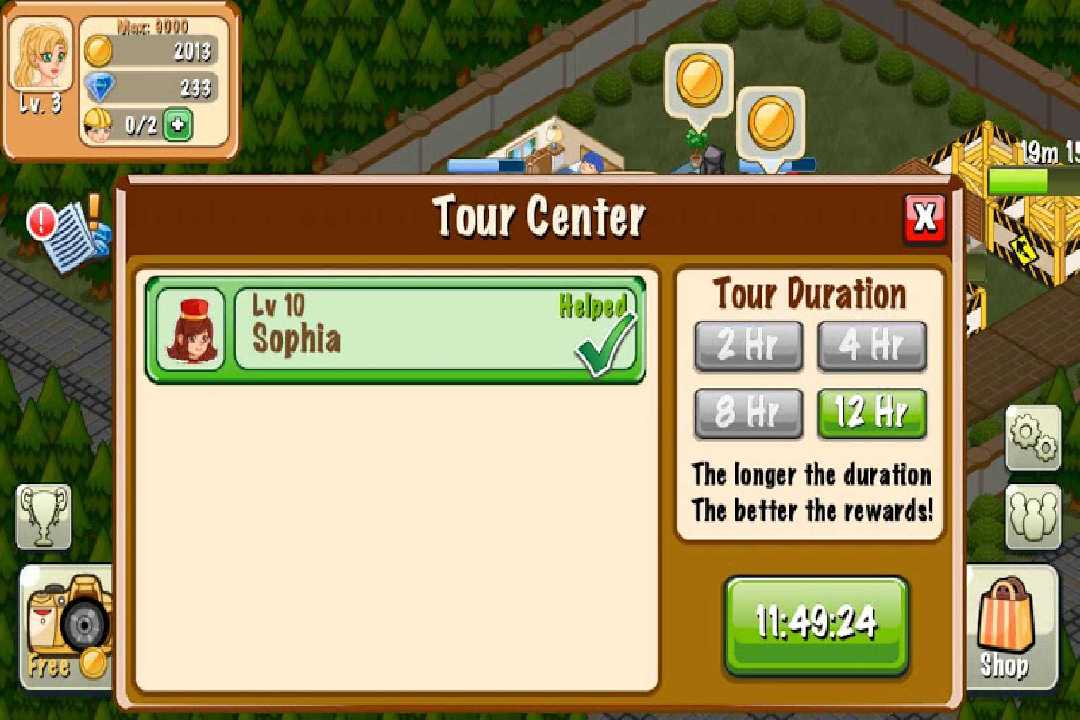This screenshot has width=1080, height=720.
Task: Pick the 8 Hr tour duration
Action: point(748,413)
